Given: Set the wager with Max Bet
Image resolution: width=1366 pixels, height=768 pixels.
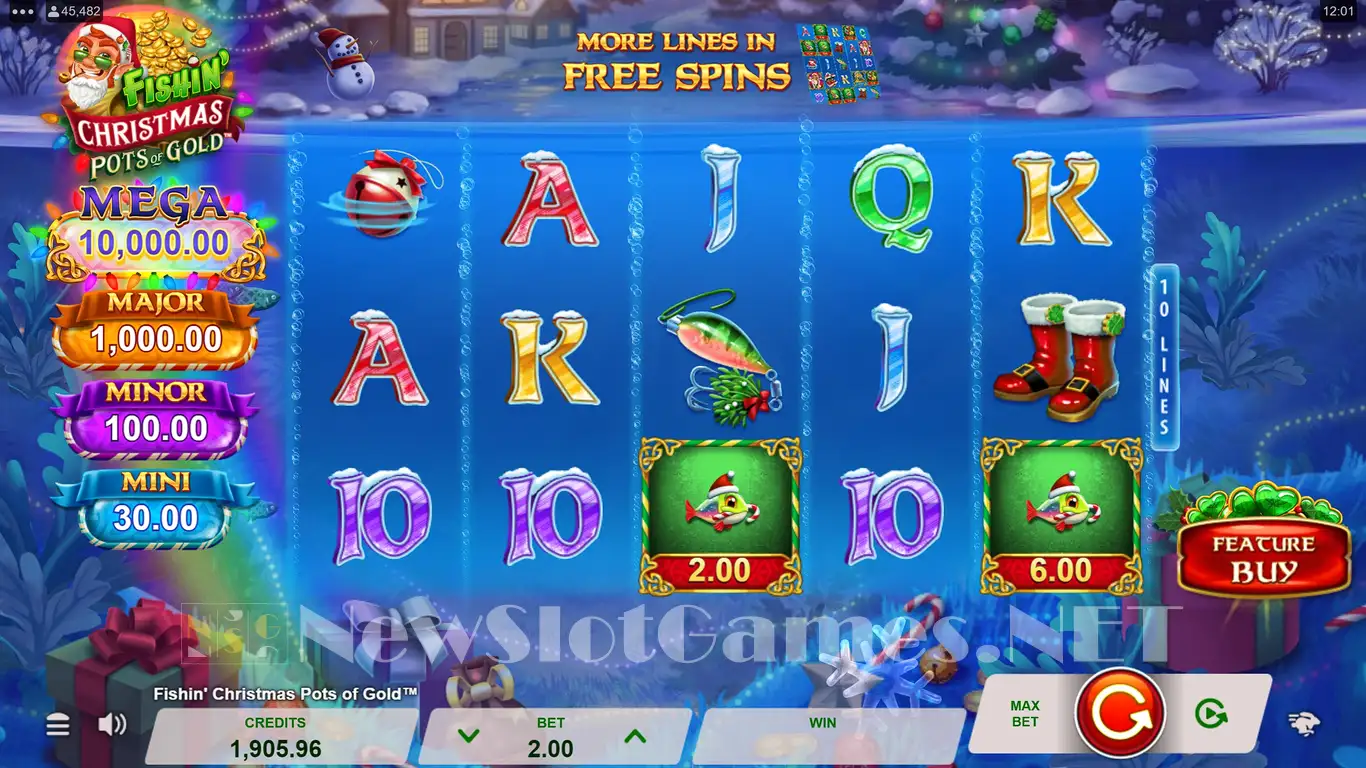Looking at the screenshot, I should (1025, 714).
